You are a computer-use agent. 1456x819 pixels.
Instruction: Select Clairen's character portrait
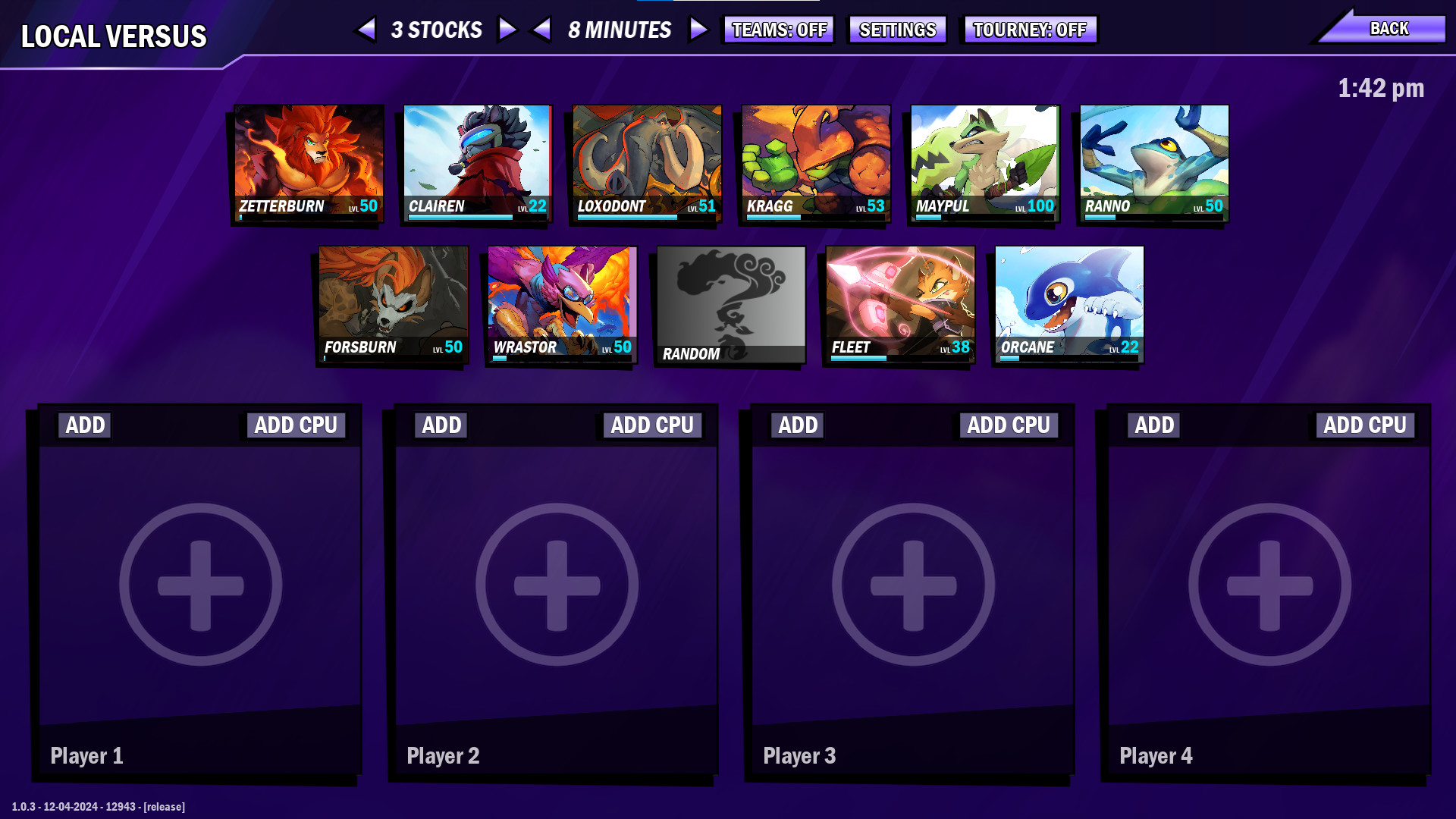tap(476, 159)
